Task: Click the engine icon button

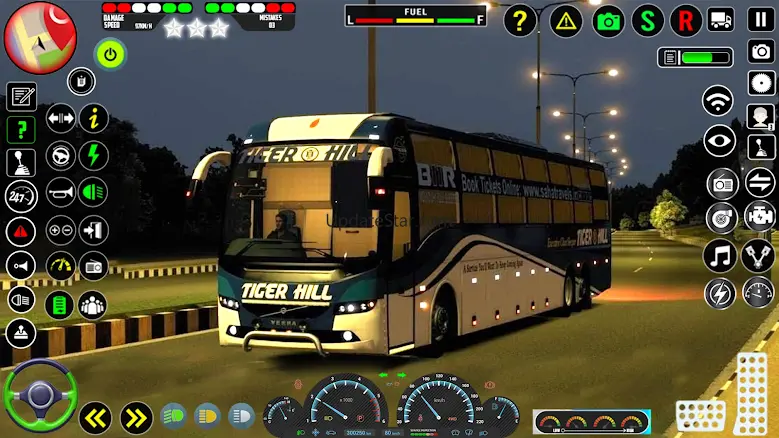Action: [x=759, y=215]
